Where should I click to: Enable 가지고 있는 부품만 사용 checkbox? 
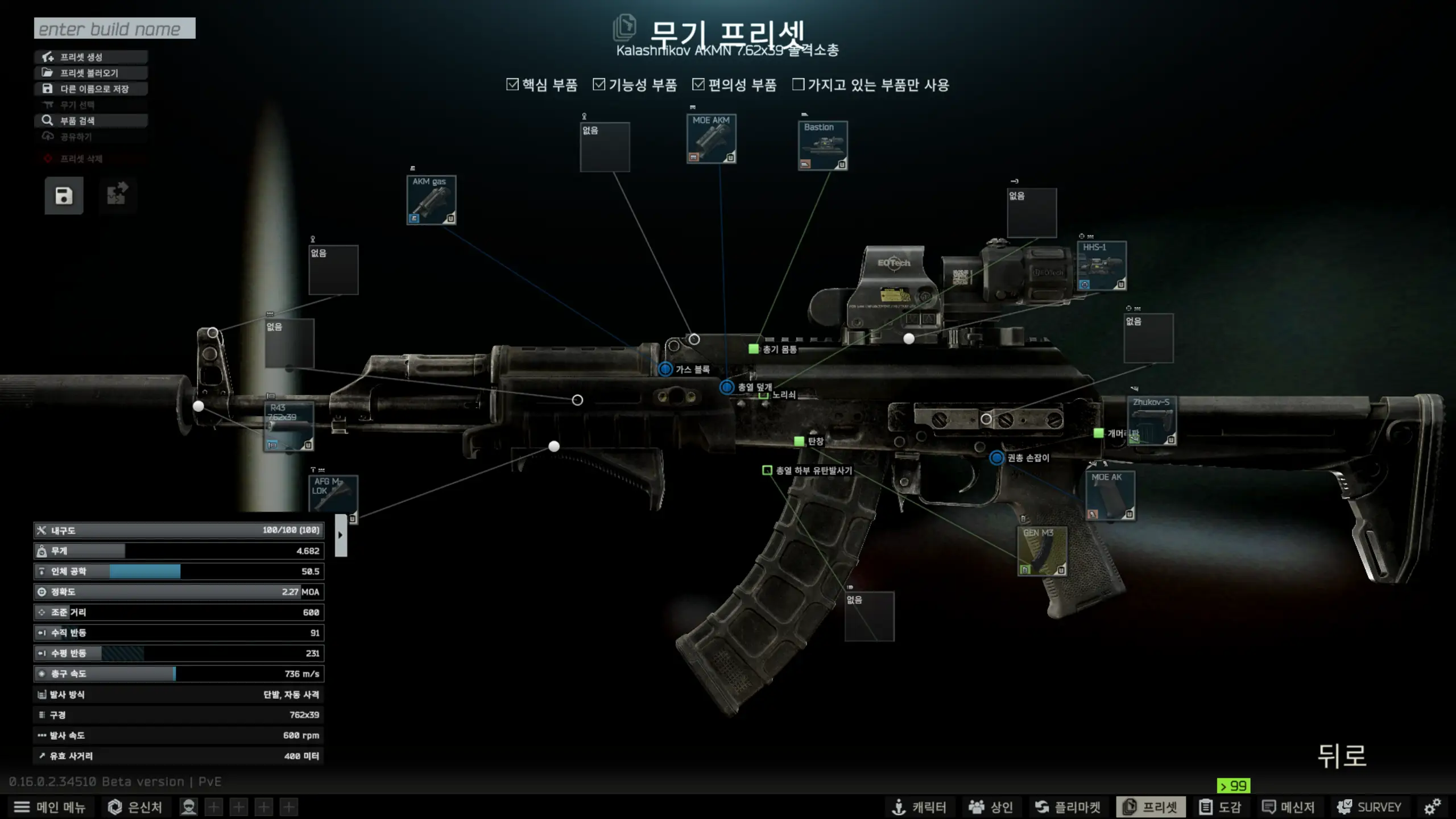coord(799,85)
